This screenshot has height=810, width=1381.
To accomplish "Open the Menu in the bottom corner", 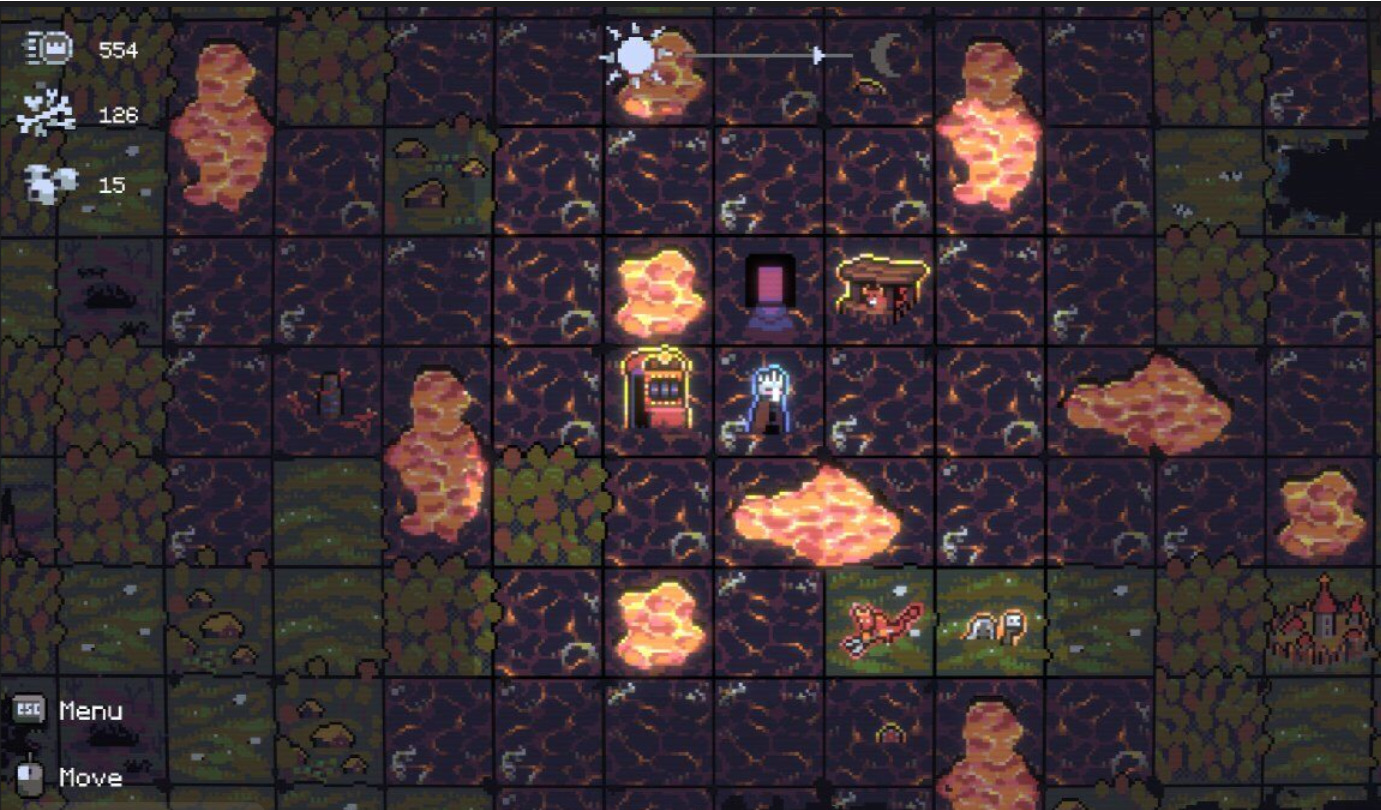I will click(x=68, y=711).
